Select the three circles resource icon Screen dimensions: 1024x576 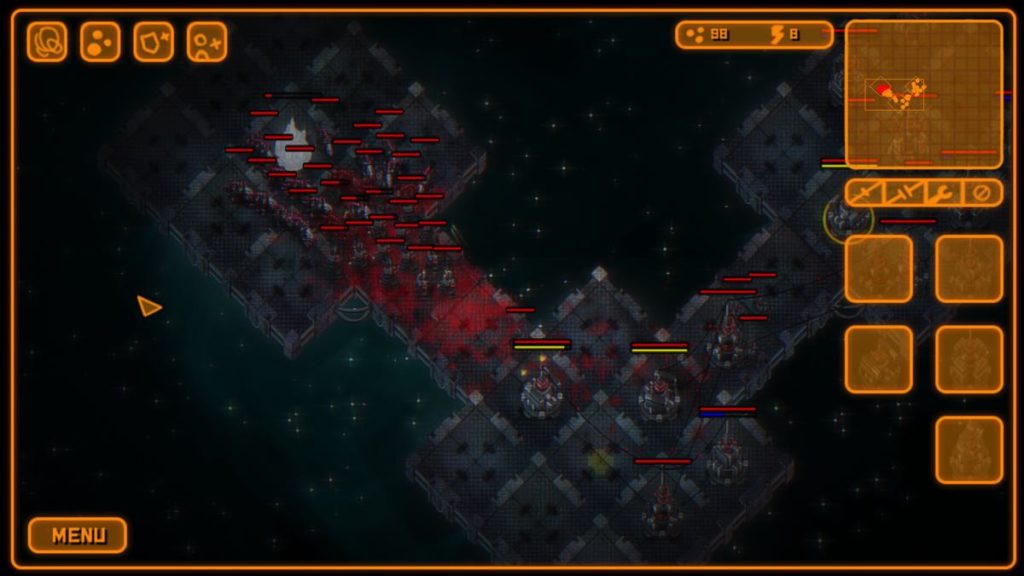coord(100,42)
